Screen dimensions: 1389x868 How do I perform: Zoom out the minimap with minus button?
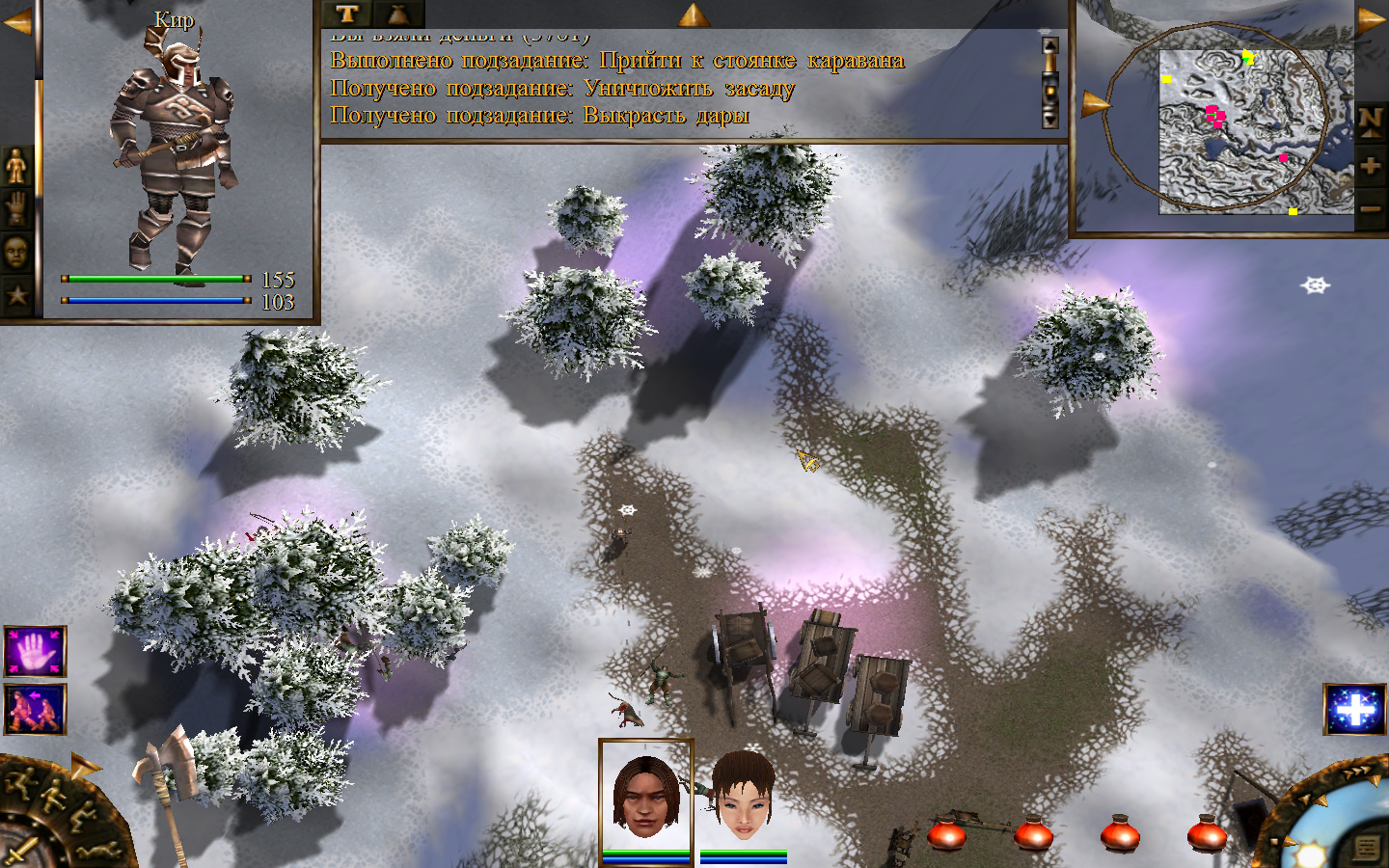click(x=1371, y=207)
